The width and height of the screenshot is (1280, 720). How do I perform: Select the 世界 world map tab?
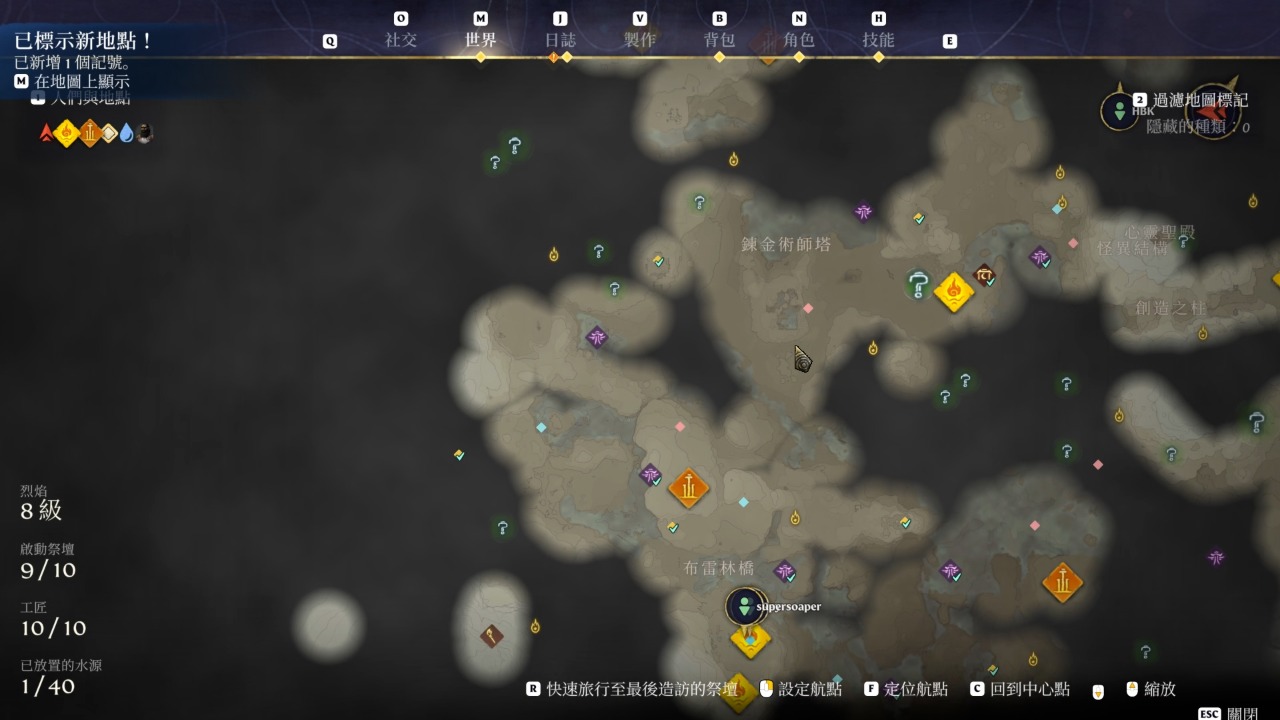480,41
